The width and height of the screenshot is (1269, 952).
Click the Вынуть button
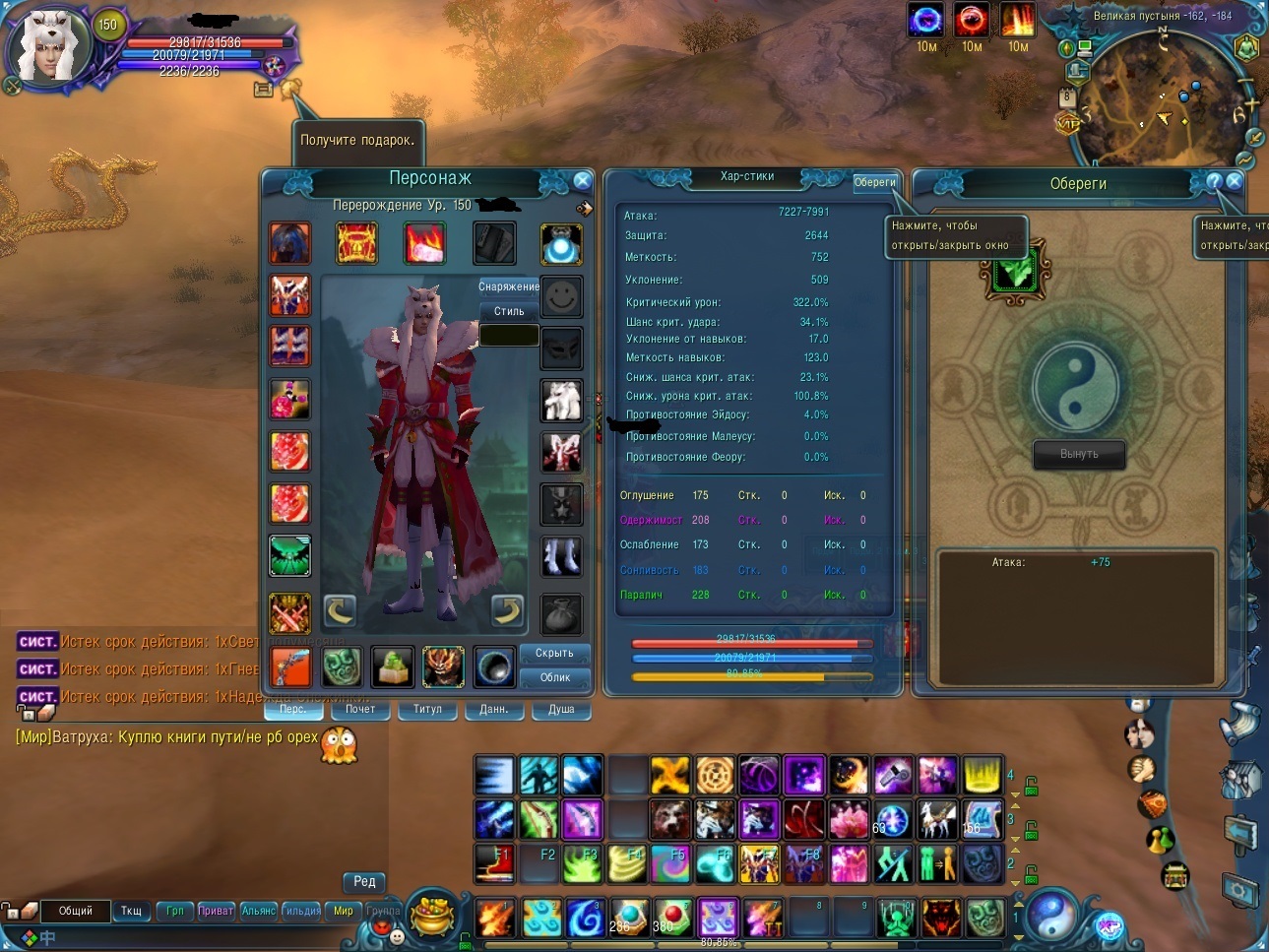(1079, 454)
